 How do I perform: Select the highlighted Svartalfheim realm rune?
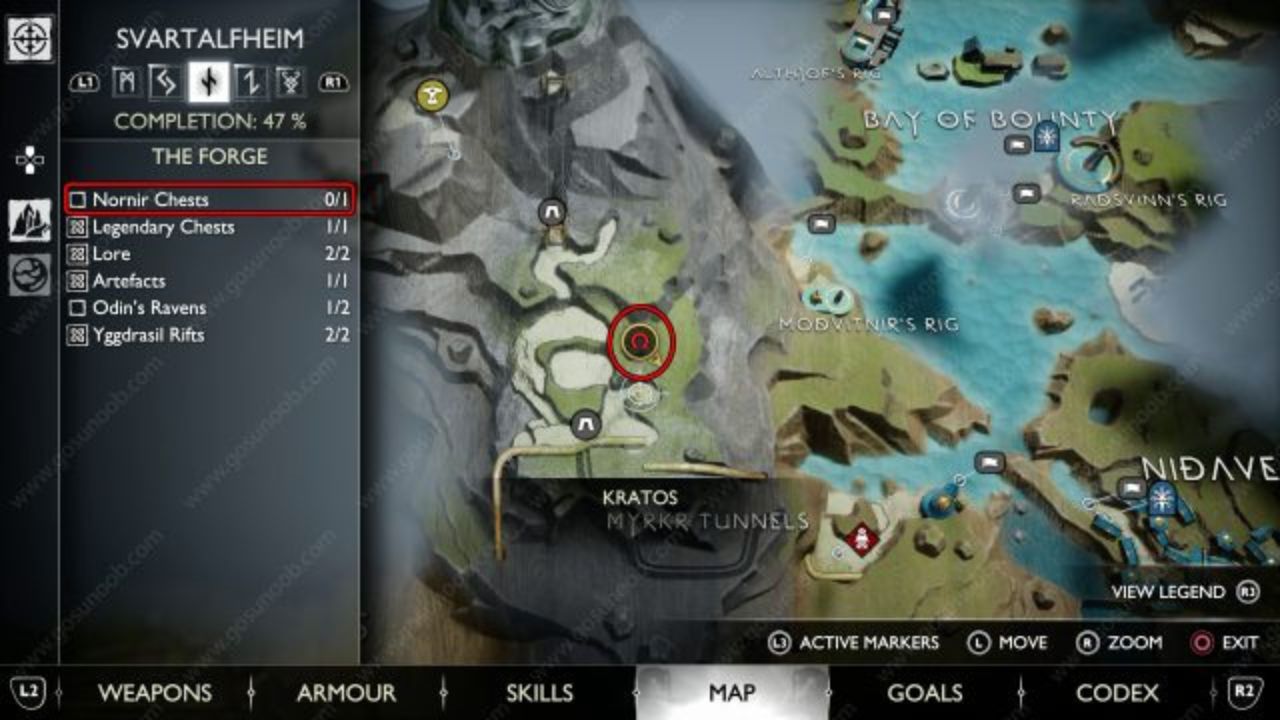pos(209,82)
